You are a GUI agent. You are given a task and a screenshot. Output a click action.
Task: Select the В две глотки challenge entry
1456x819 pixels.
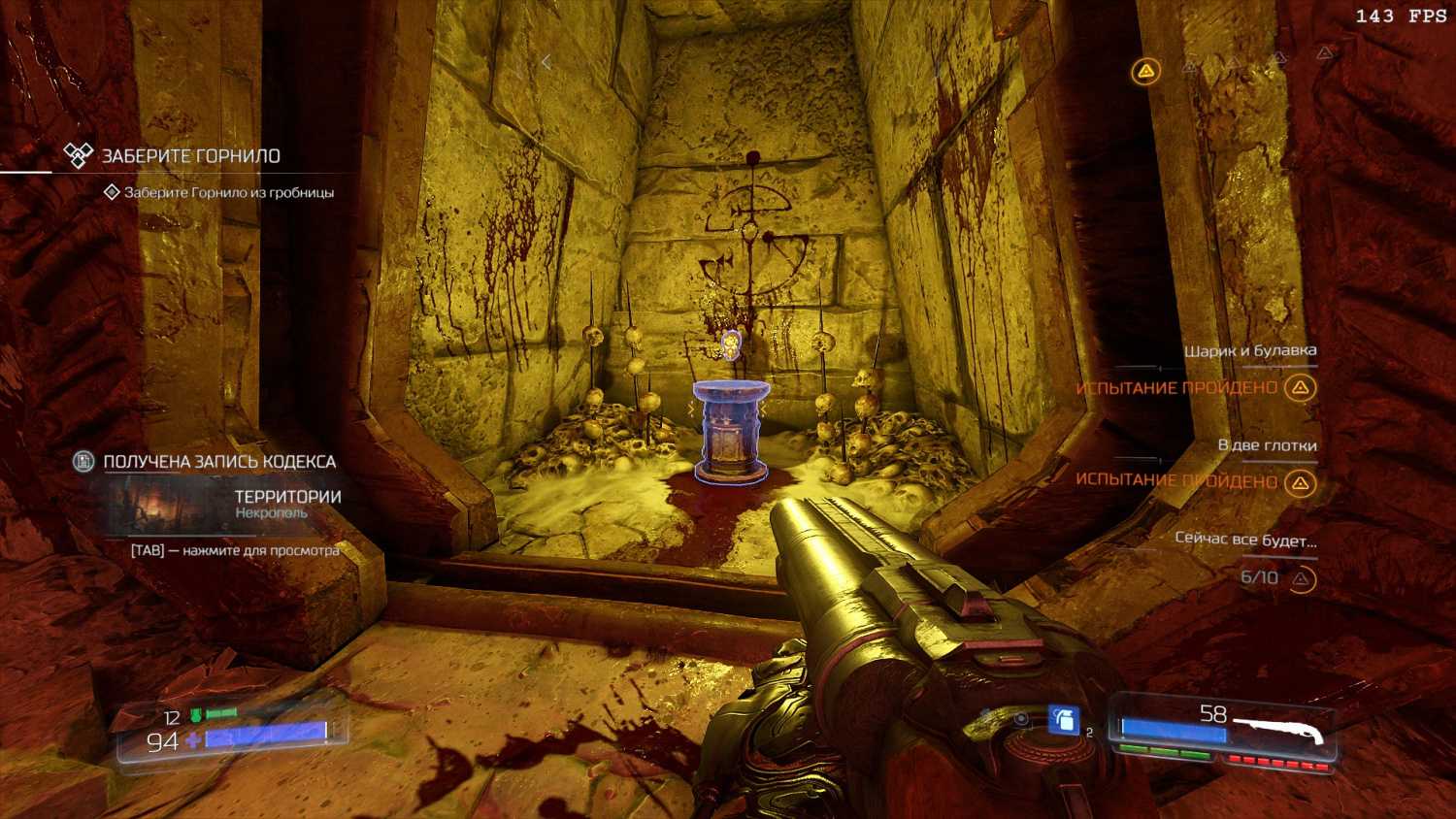coord(1267,445)
